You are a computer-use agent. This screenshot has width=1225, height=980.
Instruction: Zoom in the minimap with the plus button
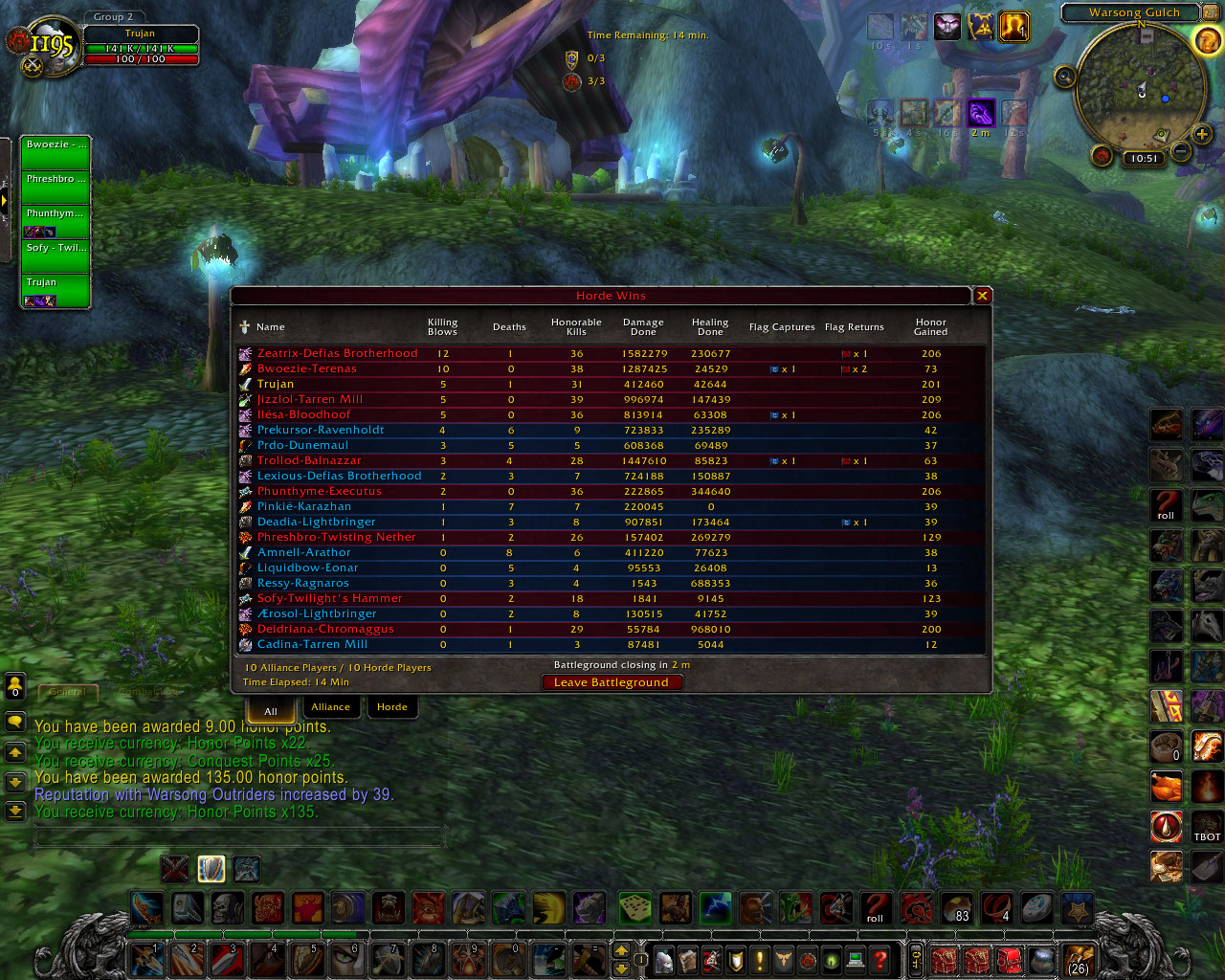(x=1202, y=135)
